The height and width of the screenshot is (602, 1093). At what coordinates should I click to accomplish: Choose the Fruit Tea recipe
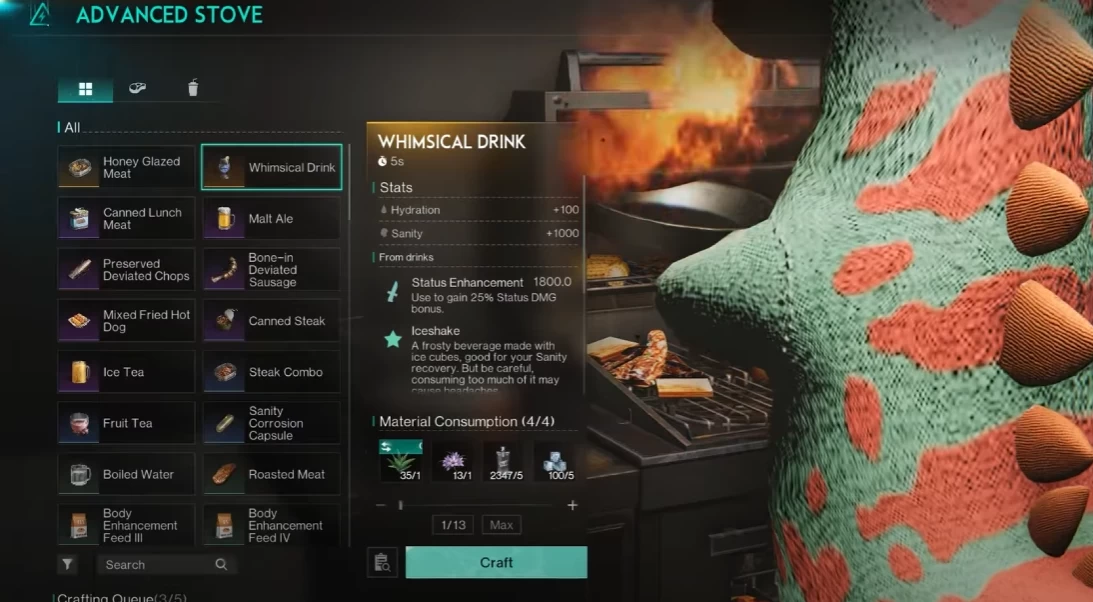pos(126,423)
